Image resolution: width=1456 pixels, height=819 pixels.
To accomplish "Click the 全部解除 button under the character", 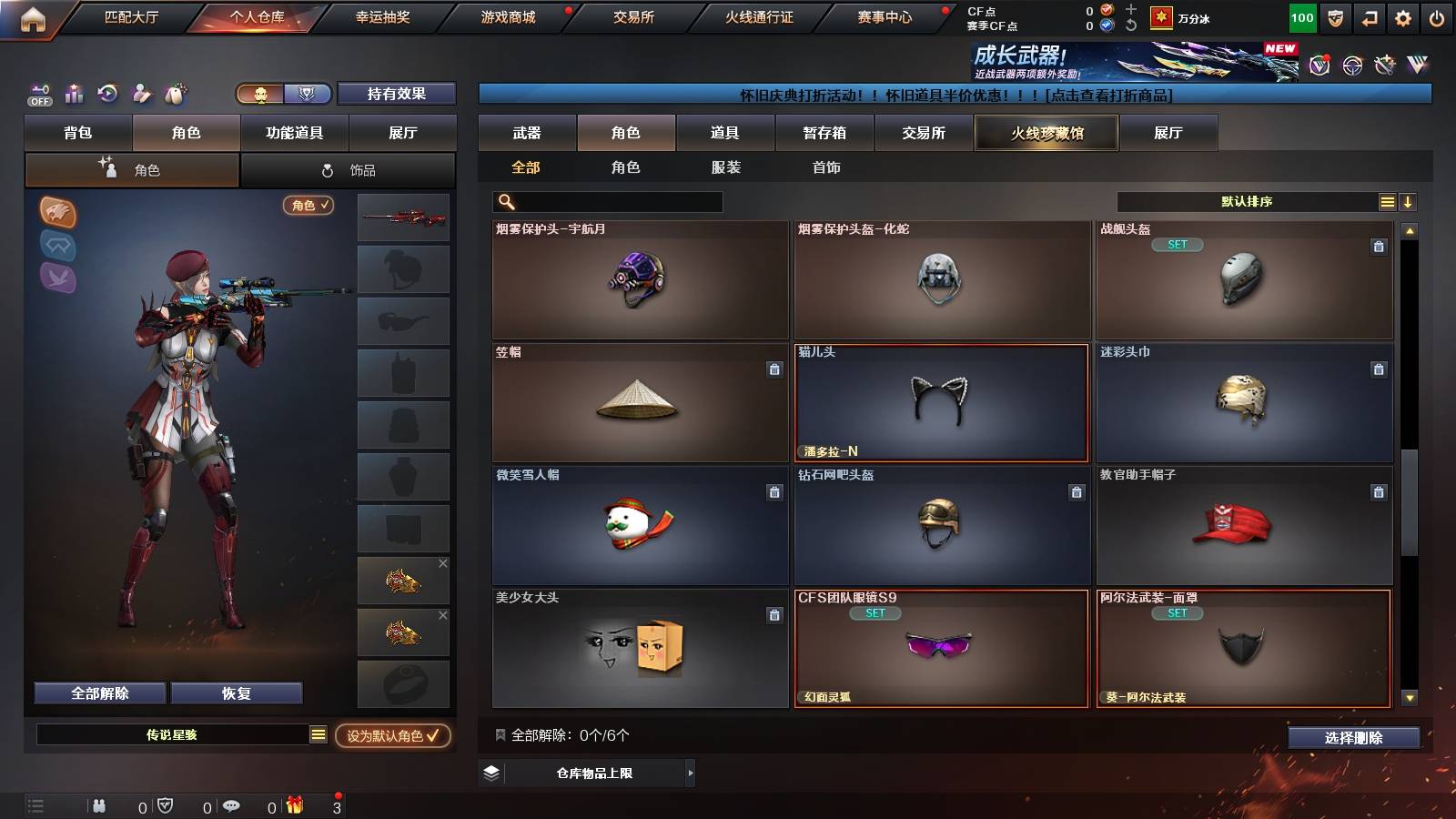I will [x=98, y=693].
